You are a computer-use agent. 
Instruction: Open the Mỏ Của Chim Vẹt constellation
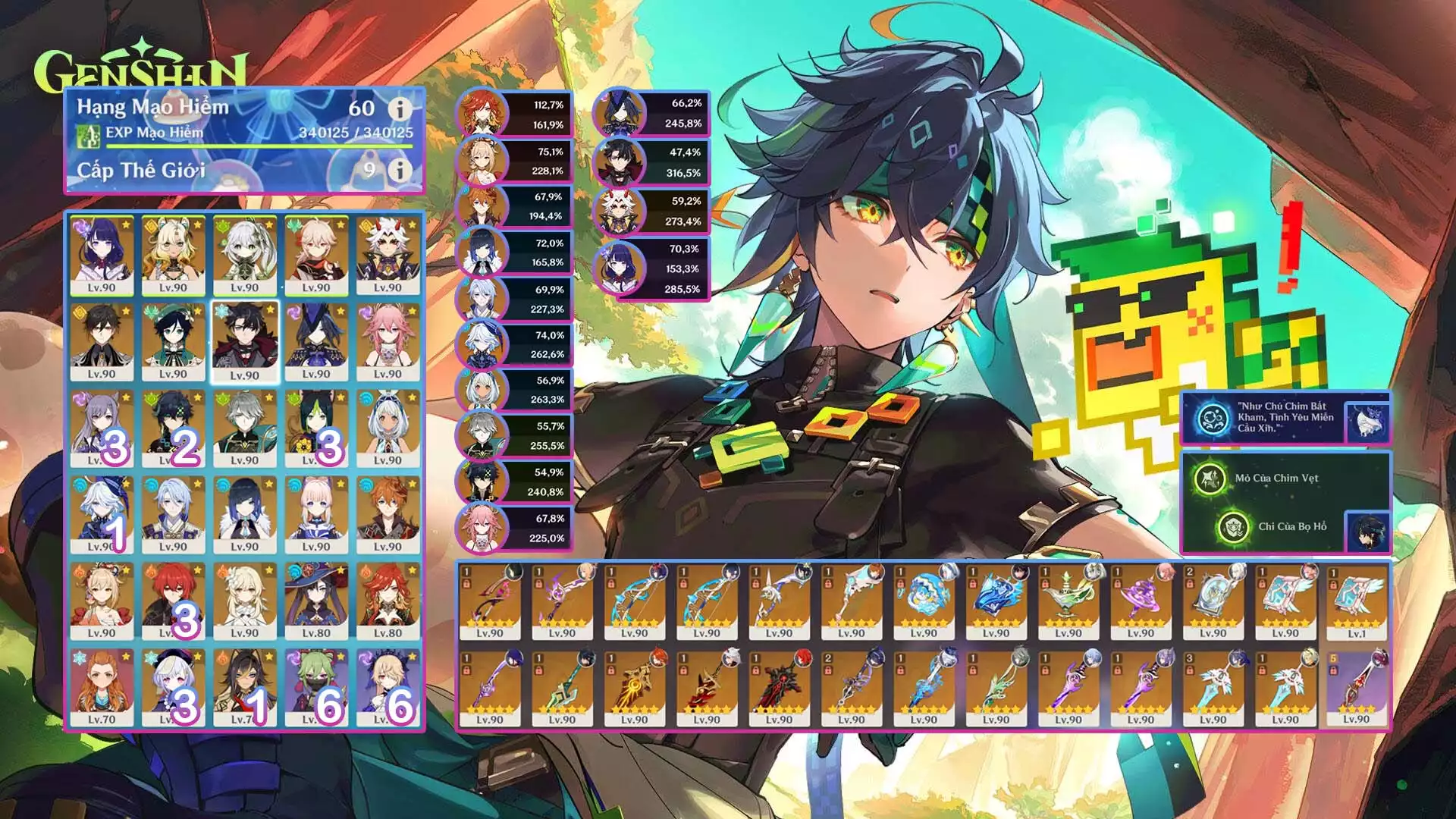(1210, 479)
